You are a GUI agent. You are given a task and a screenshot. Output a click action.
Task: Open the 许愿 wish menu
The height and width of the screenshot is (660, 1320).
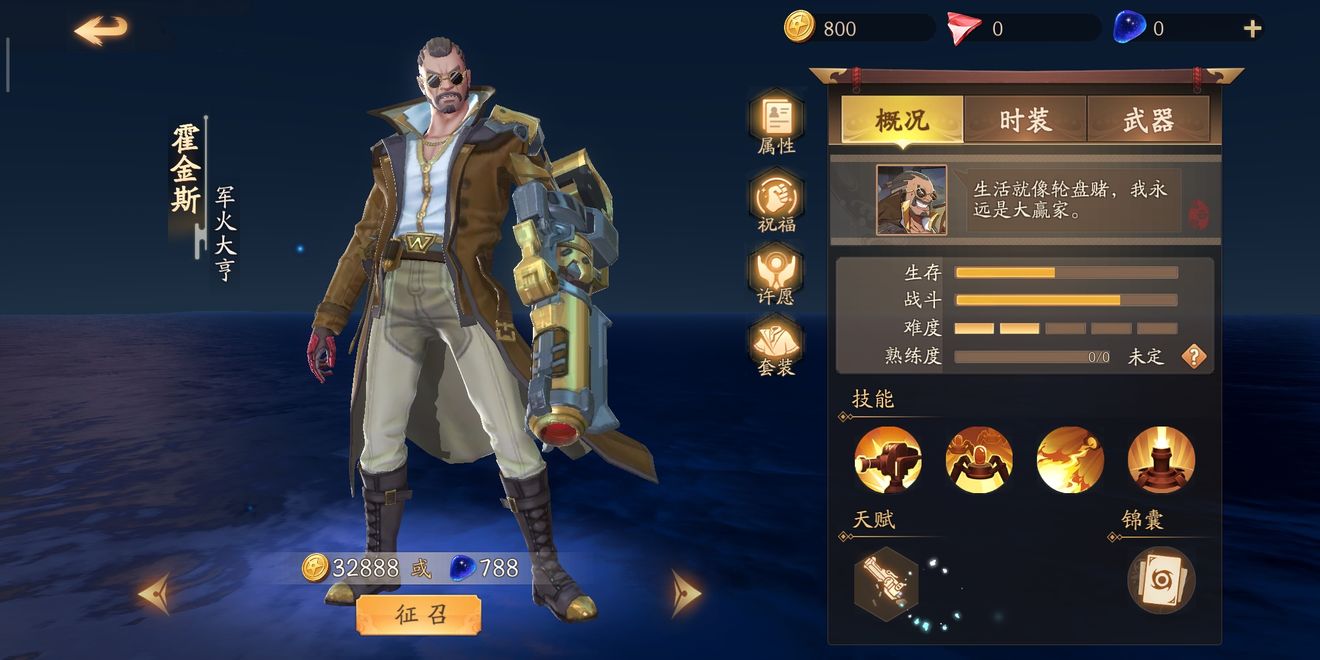(777, 272)
